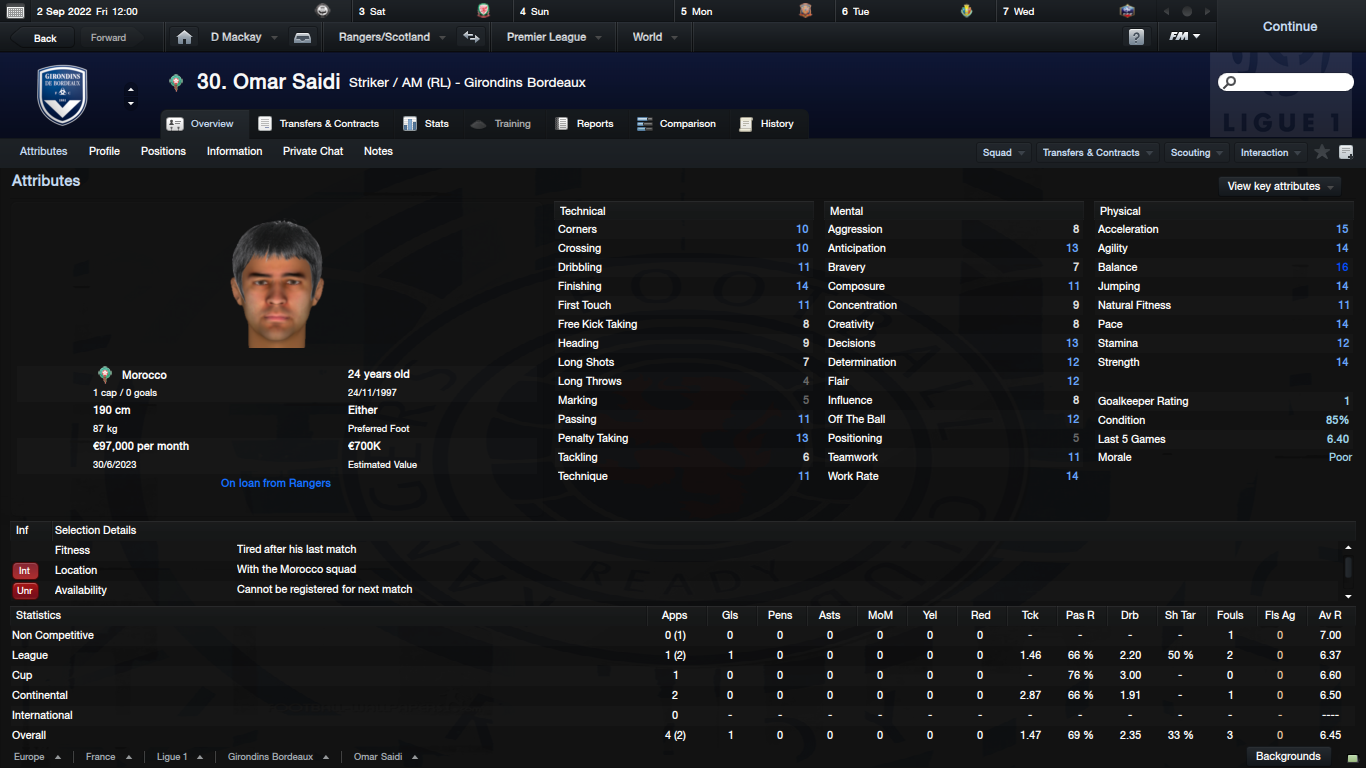Open the home icon menu
Viewport: 1366px width, 768px height.
(x=184, y=37)
